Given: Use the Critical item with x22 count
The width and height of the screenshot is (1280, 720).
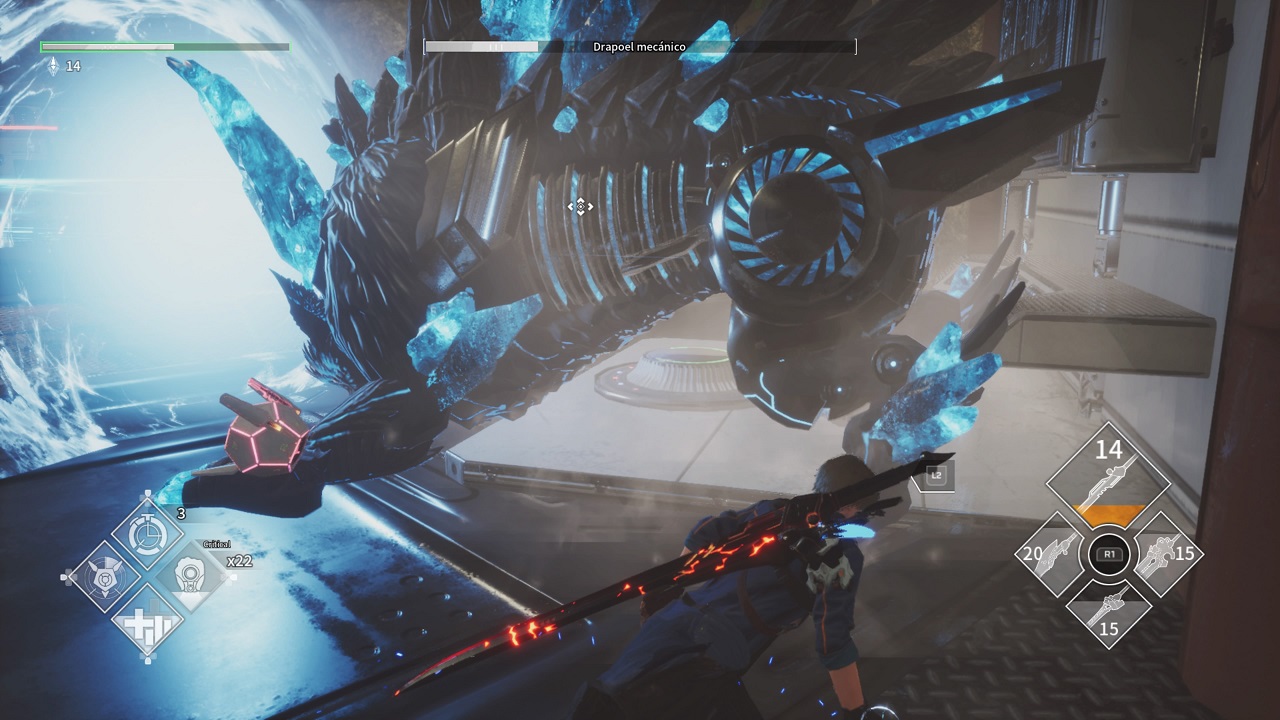Looking at the screenshot, I should tap(191, 576).
